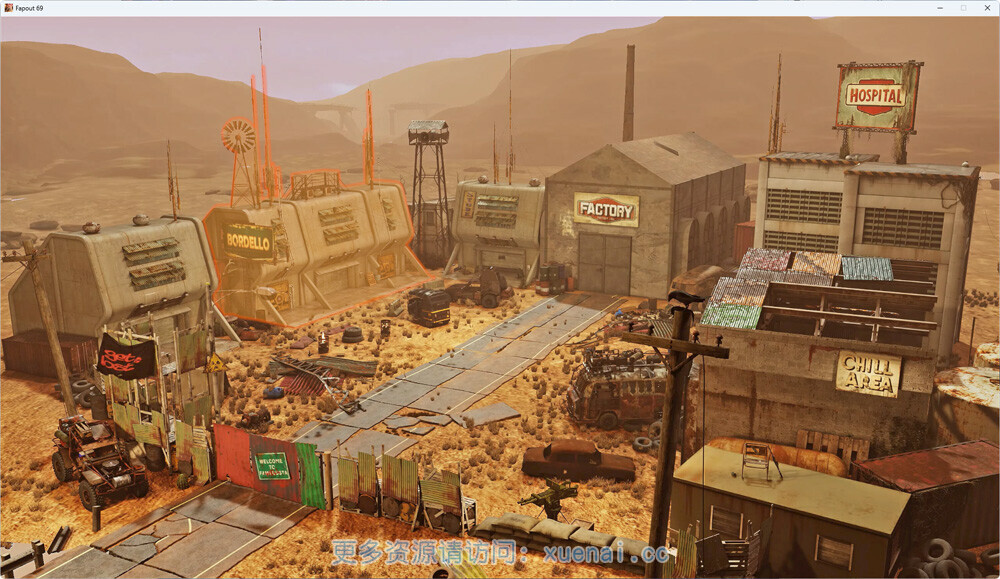Screen dimensions: 1000x579
Task: Minimize the game window
Action: pyautogui.click(x=939, y=8)
